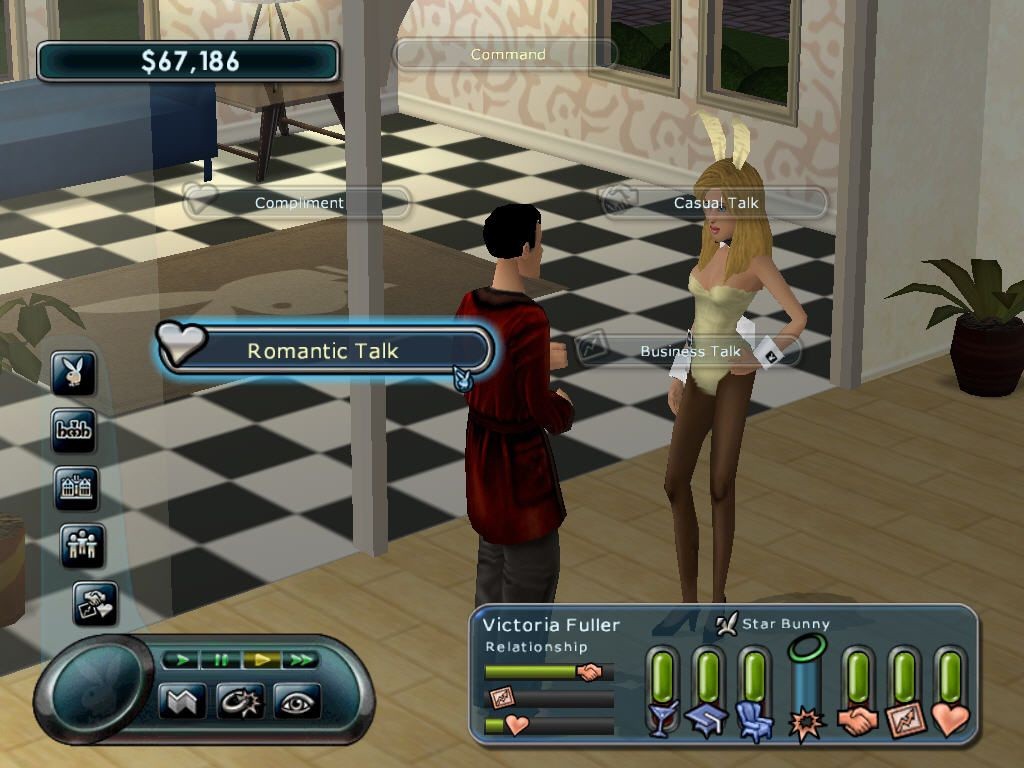This screenshot has height=768, width=1024.
Task: Choose Business Talk with Victoria
Action: 690,351
